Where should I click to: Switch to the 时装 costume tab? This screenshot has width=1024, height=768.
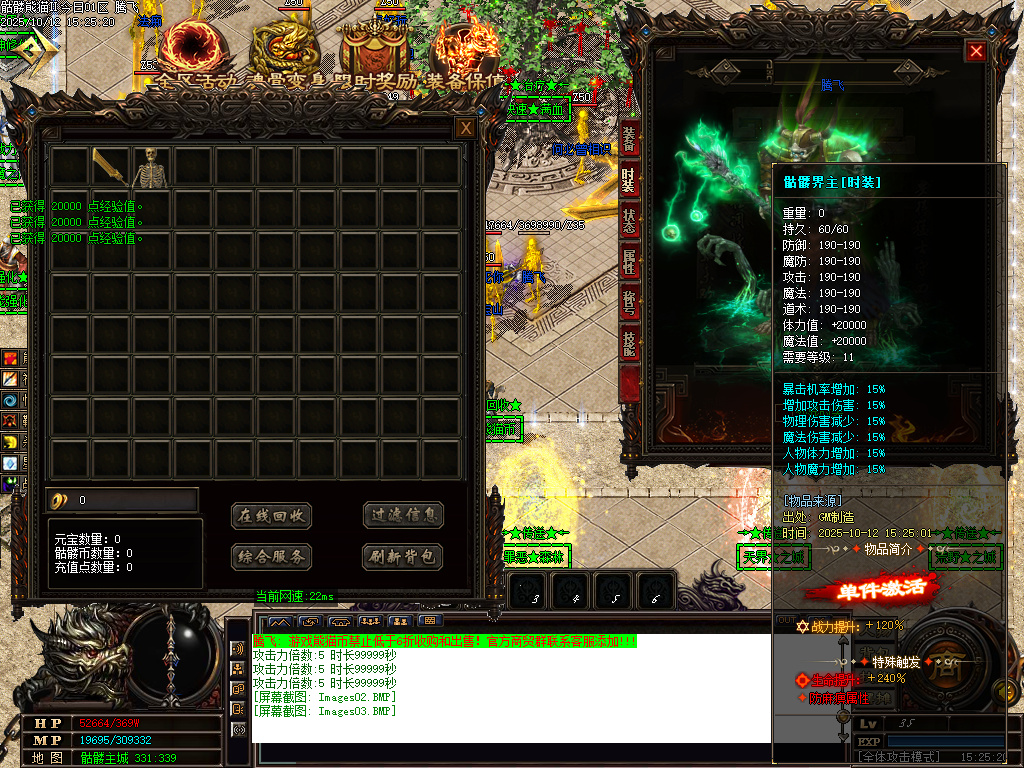[629, 182]
